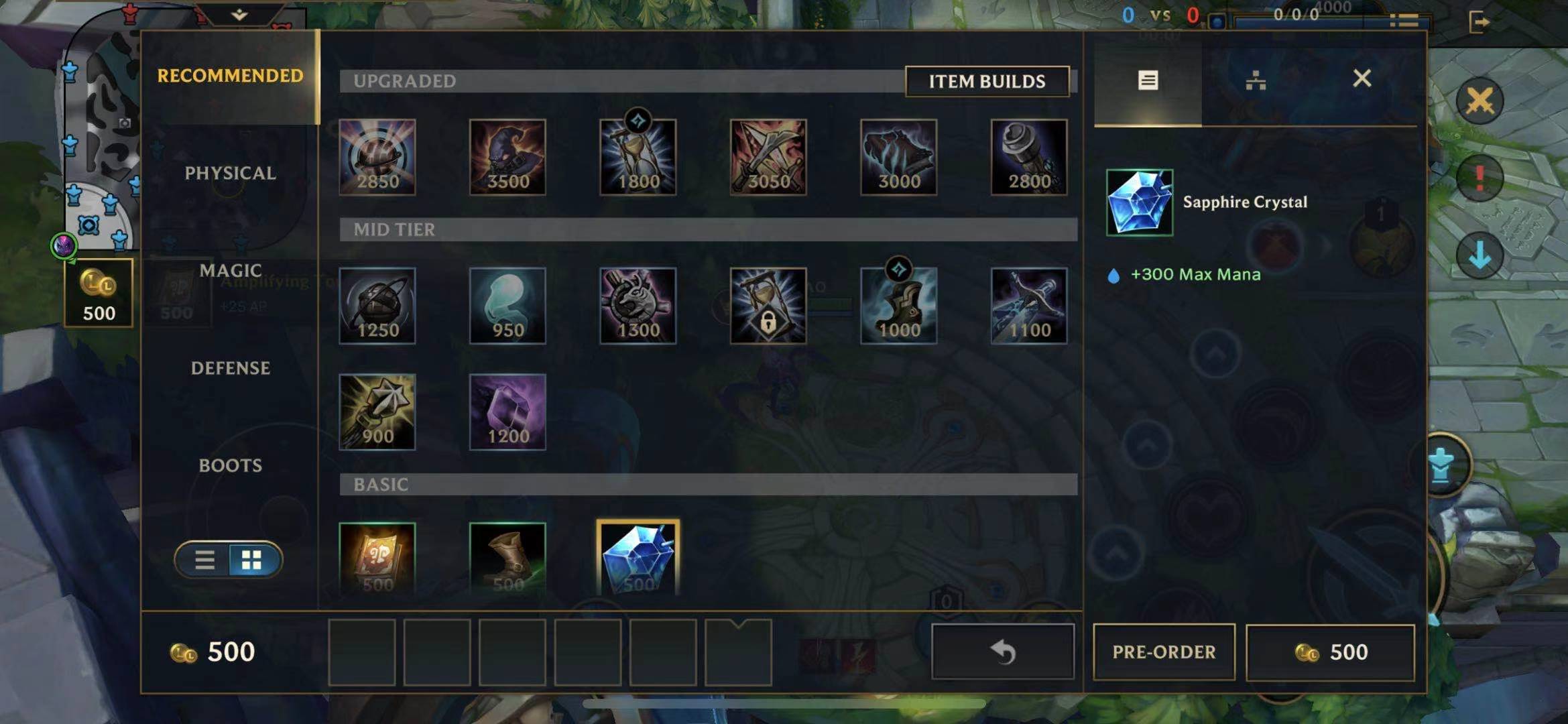Open the scoreboard list icon
1568x724 pixels.
pos(1404,21)
